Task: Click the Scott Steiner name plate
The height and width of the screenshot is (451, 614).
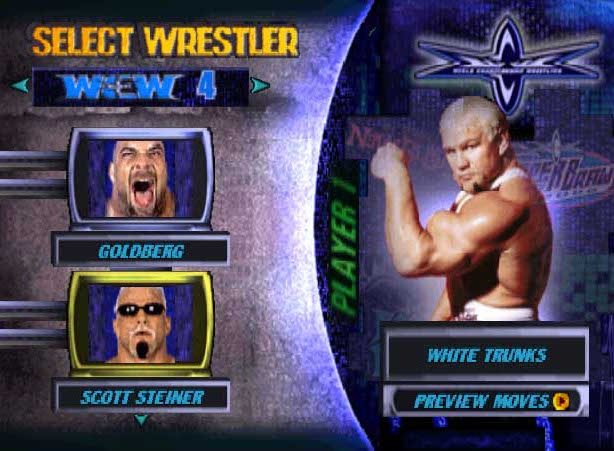Action: pyautogui.click(x=141, y=396)
